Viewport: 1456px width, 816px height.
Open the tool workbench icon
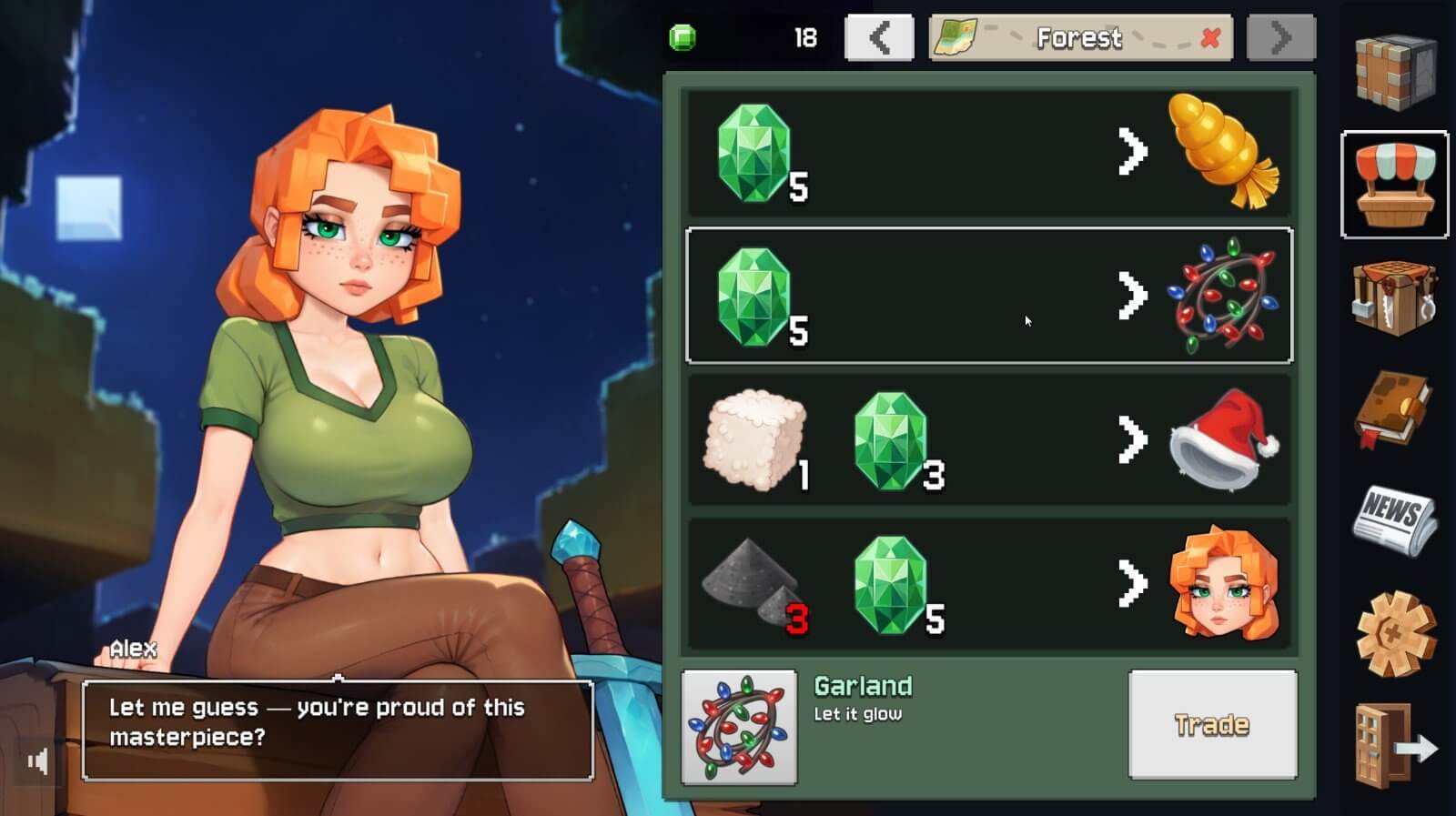(x=1394, y=297)
